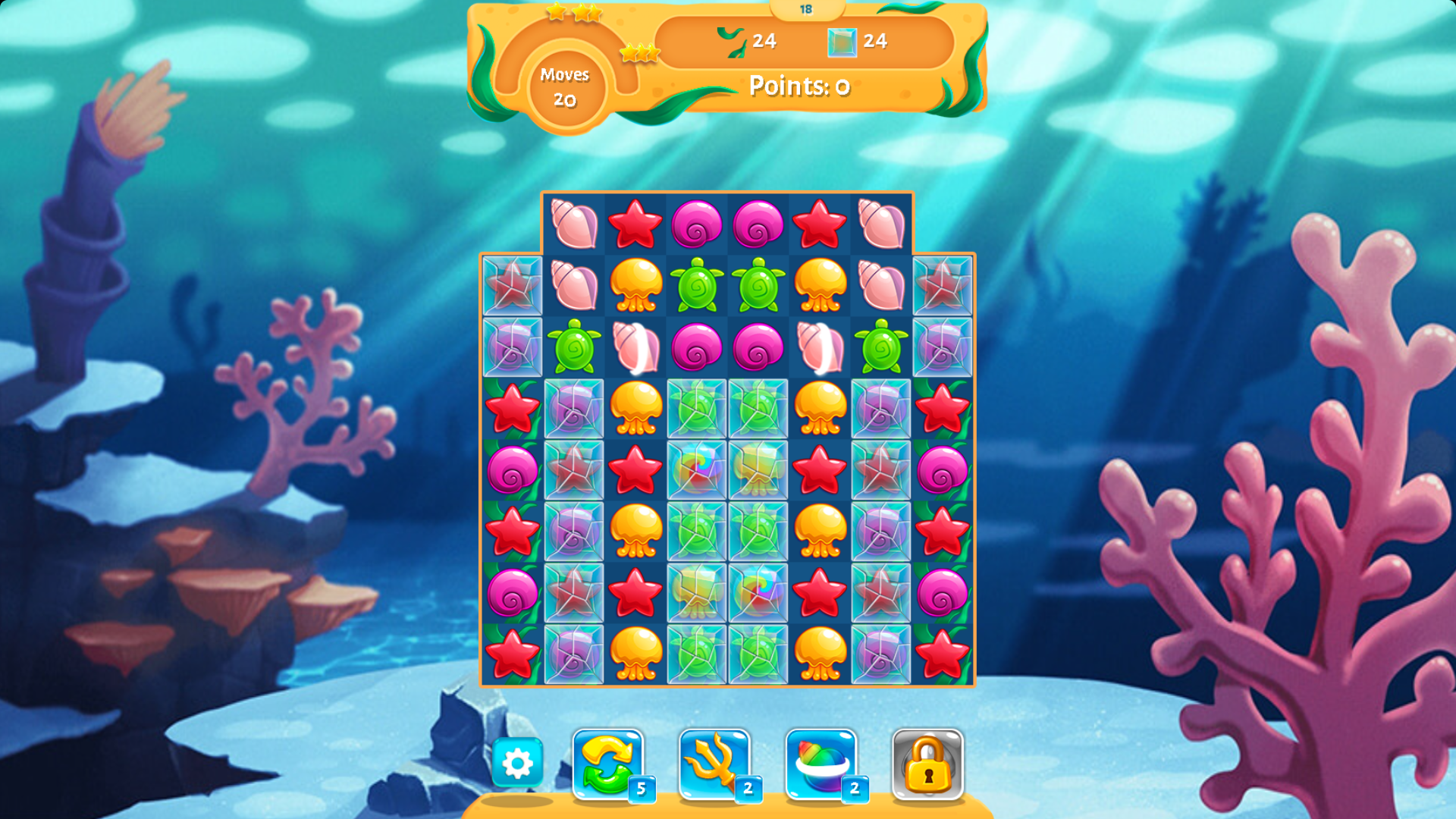Click the pink conch shell at top left
Viewport: 1456px width, 819px height.
pos(575,224)
